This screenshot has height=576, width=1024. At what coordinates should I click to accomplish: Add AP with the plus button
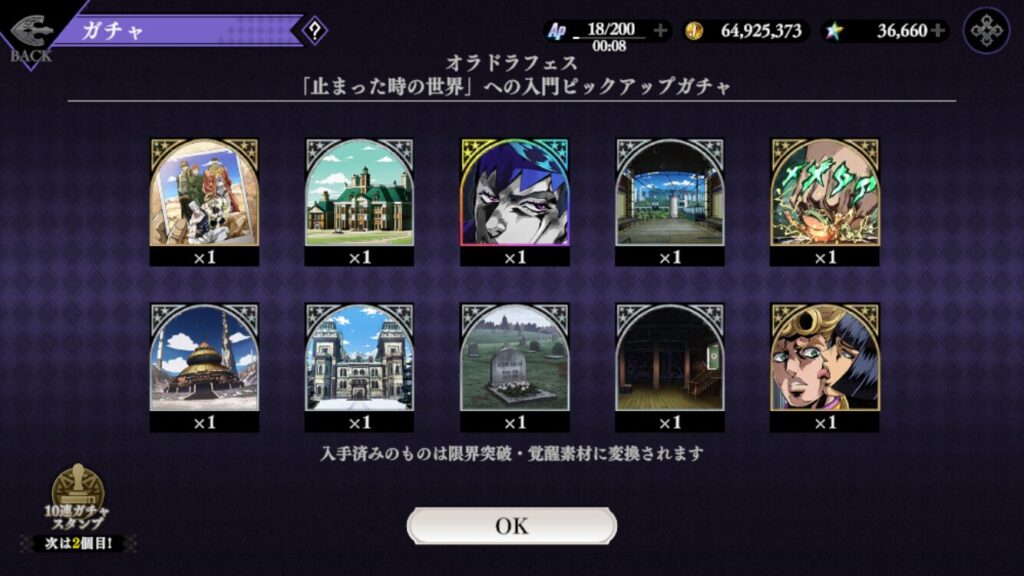(660, 31)
